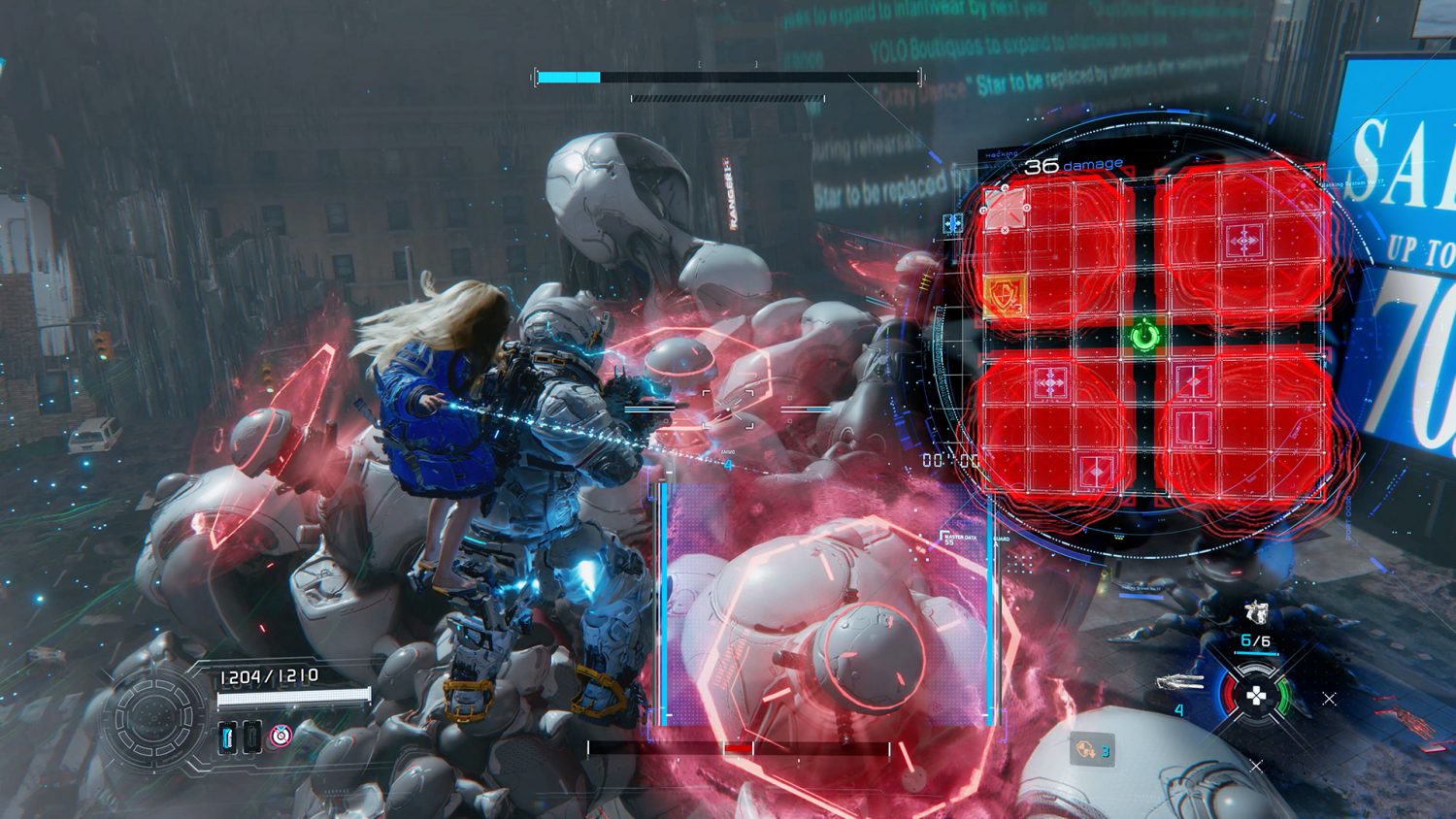Viewport: 1456px width, 819px height.
Task: Click the pink crossed-out target status icon
Action: (280, 736)
